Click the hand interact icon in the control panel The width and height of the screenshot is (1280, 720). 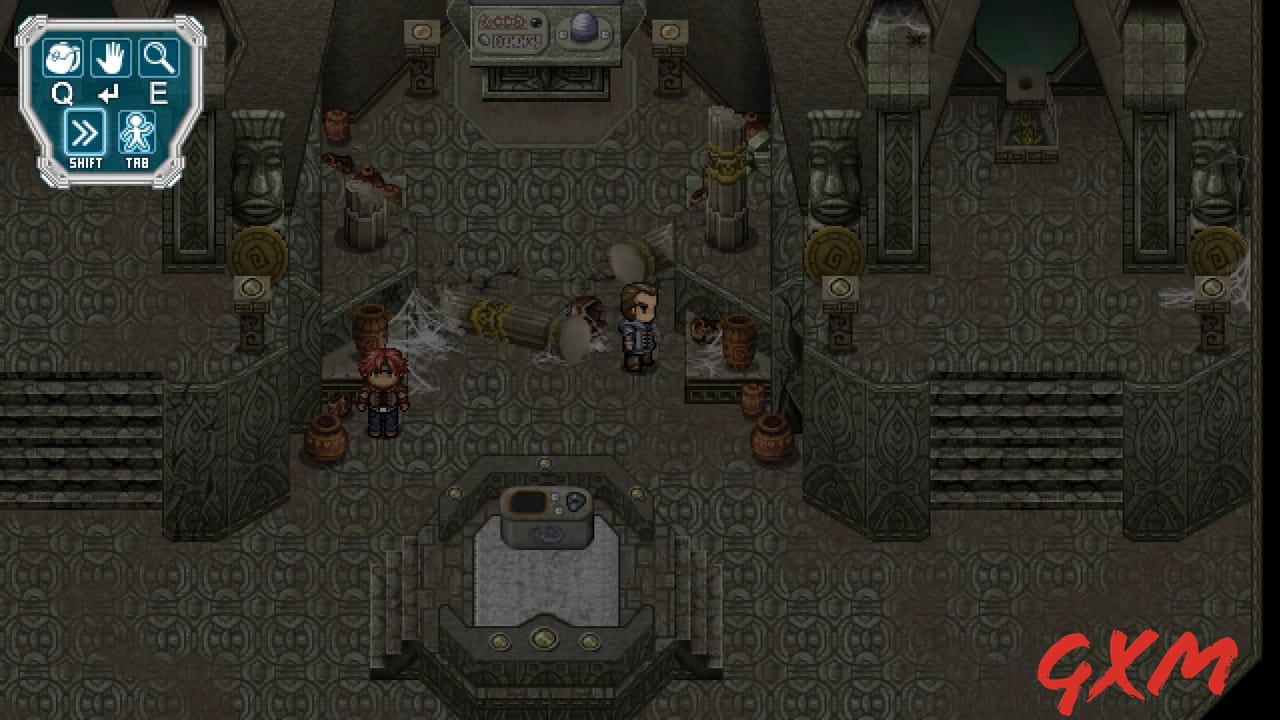point(110,58)
